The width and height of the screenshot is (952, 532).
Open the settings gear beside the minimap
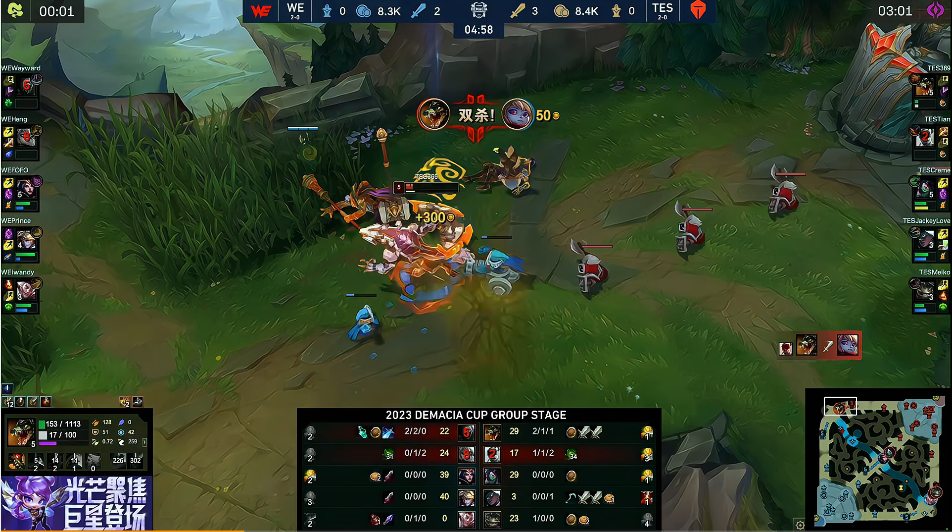(x=800, y=523)
